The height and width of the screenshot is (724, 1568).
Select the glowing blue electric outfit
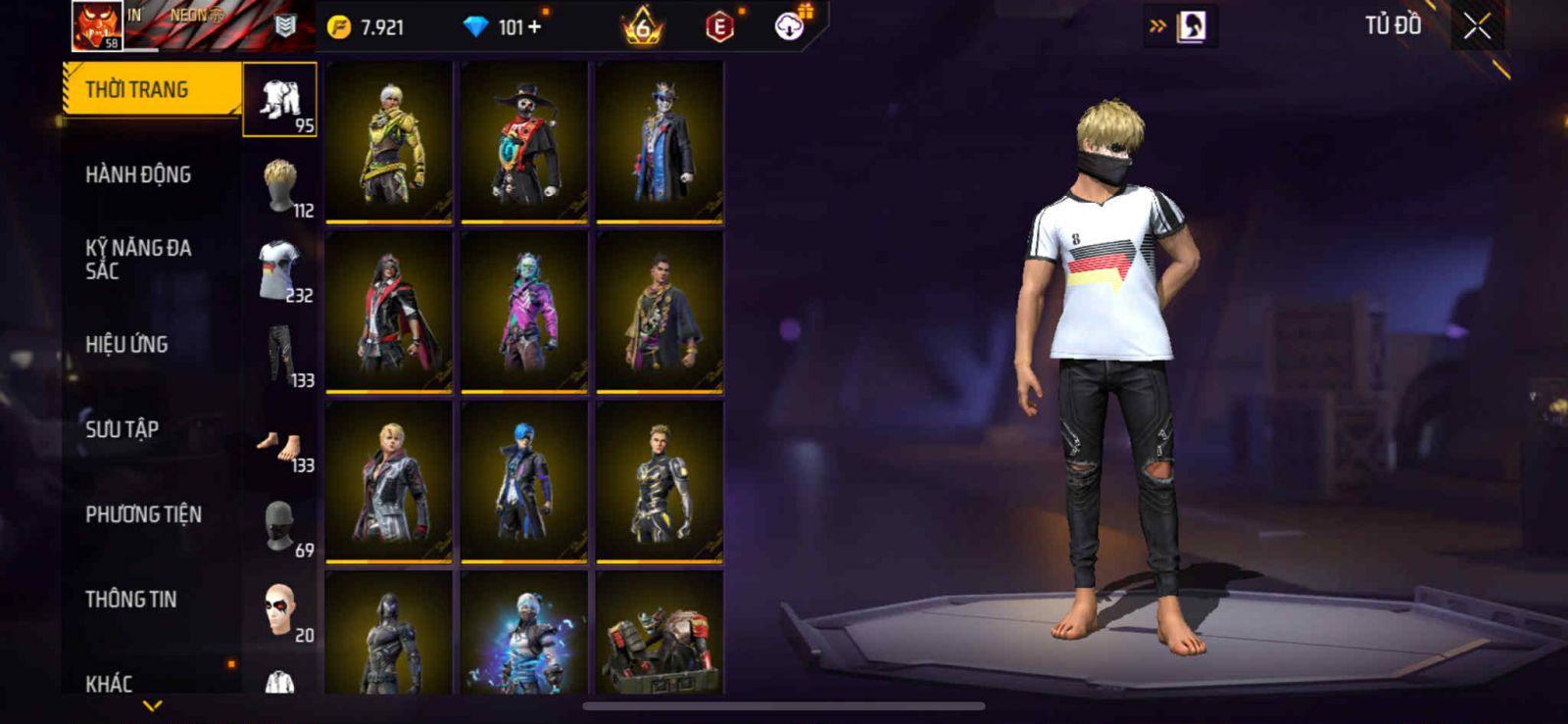pos(524,635)
